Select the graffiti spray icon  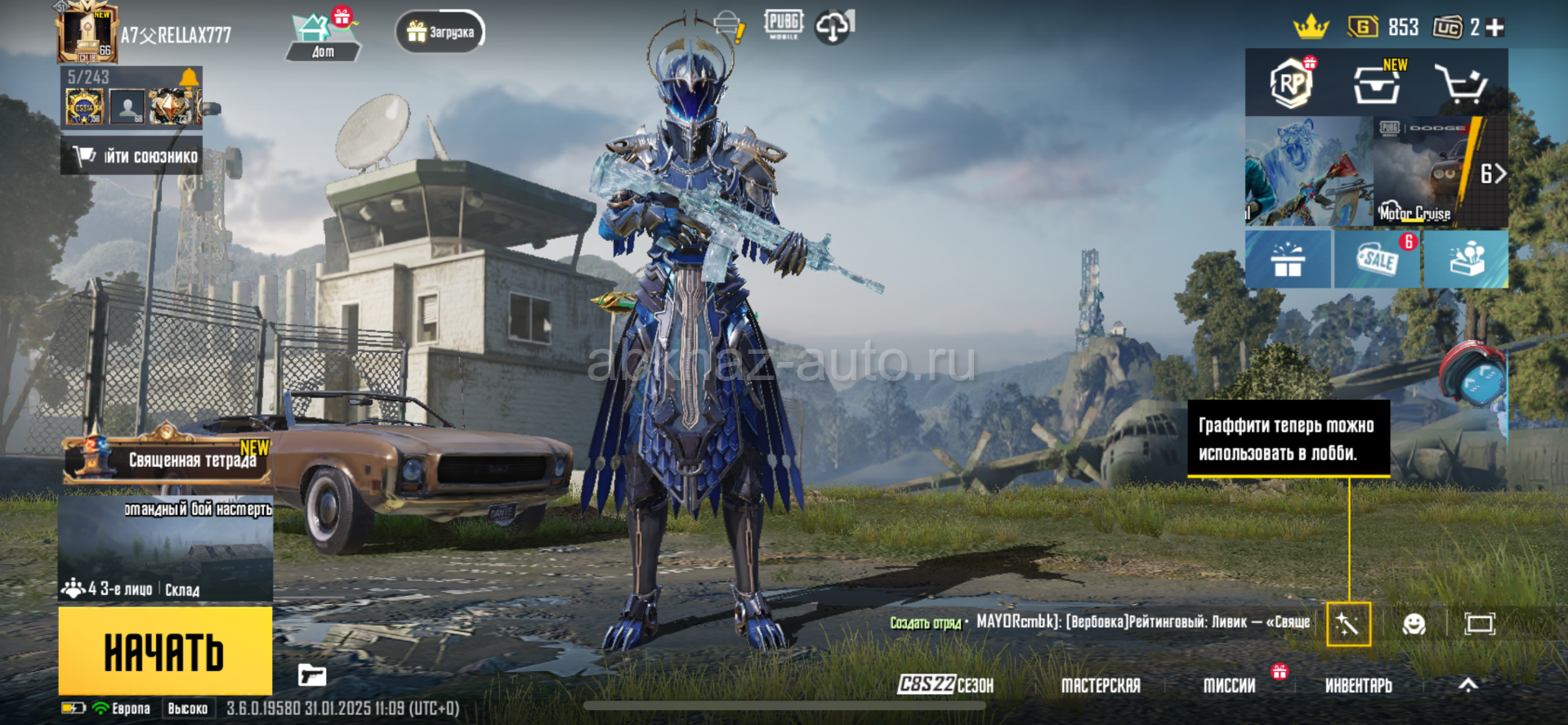click(x=1348, y=624)
